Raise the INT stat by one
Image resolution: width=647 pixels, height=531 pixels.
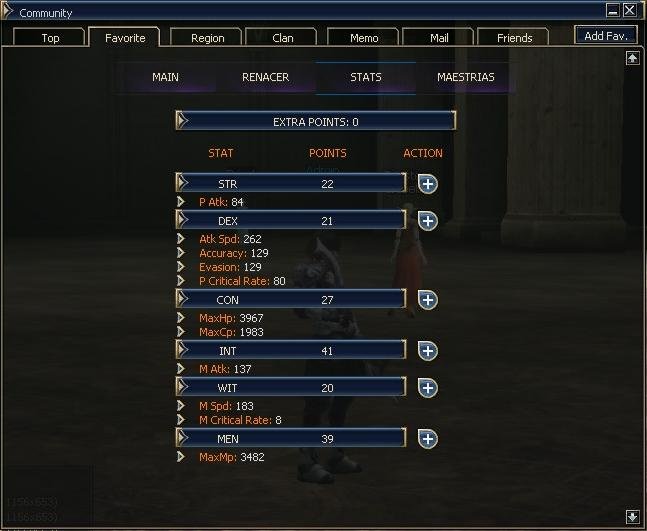click(427, 351)
